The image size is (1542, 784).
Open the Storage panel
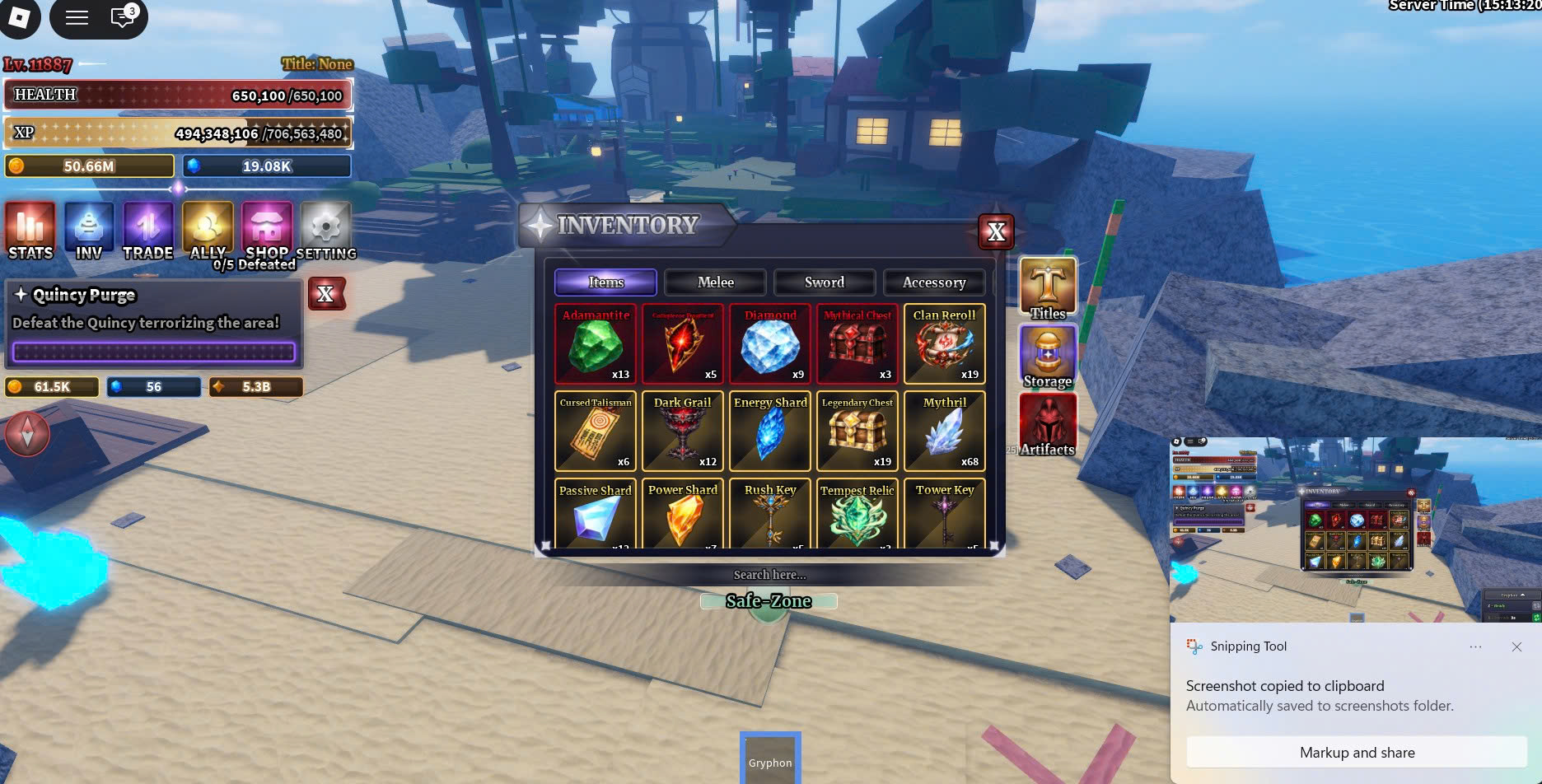click(1048, 357)
